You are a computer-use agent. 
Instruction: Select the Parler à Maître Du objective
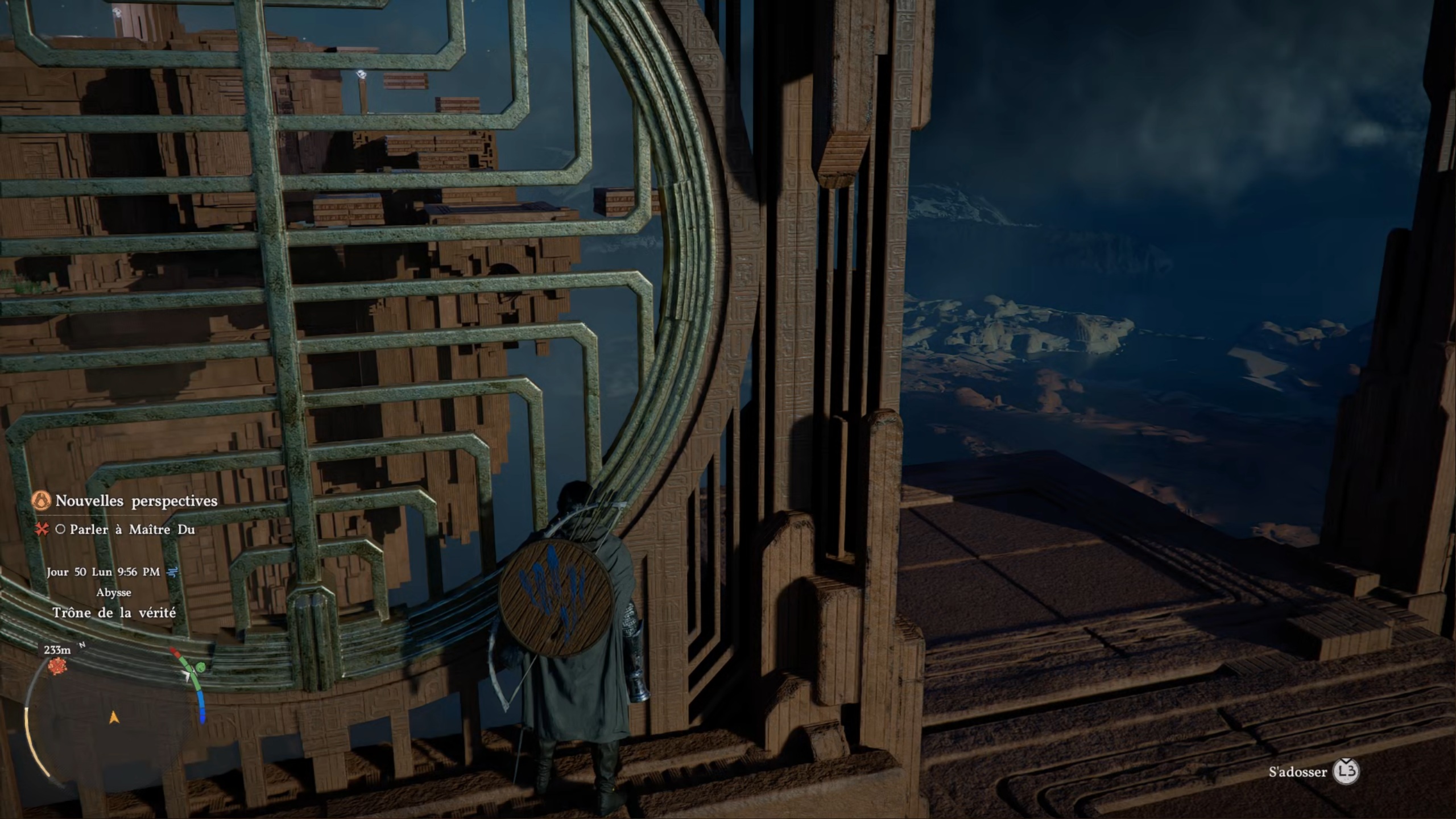coord(132,530)
